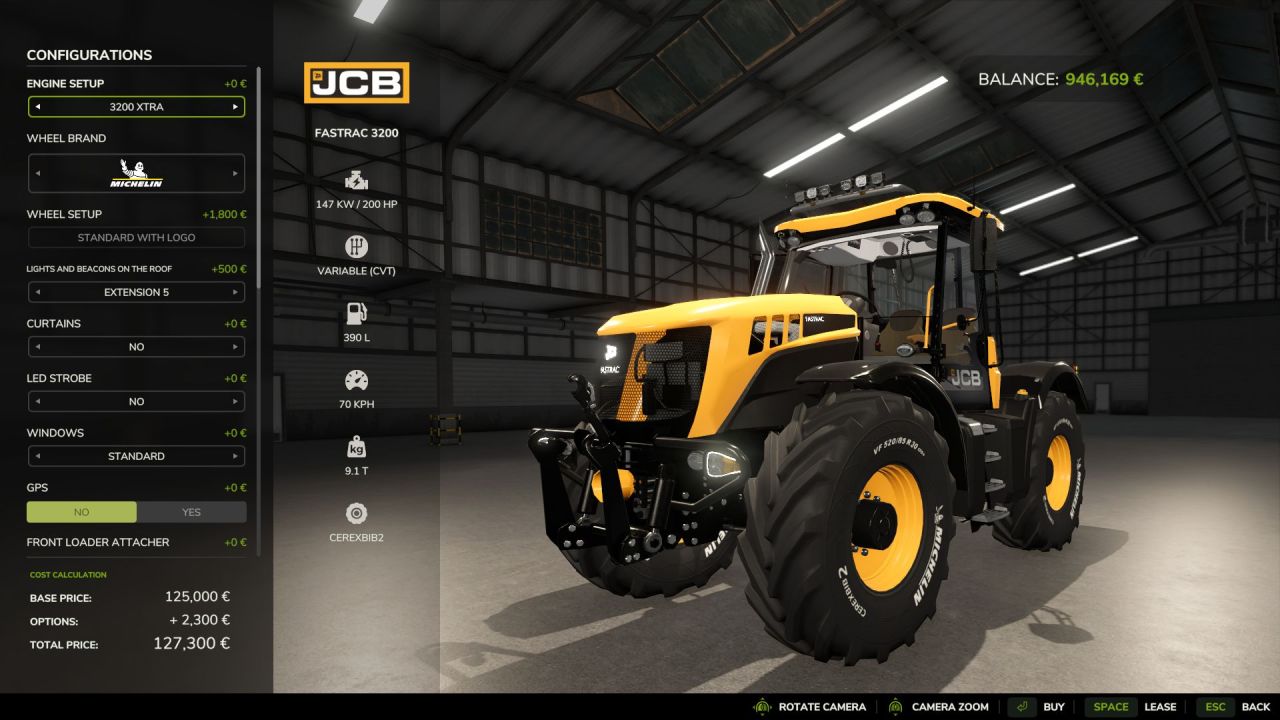This screenshot has height=720, width=1280.
Task: Select the next Windows option
Action: click(x=237, y=456)
